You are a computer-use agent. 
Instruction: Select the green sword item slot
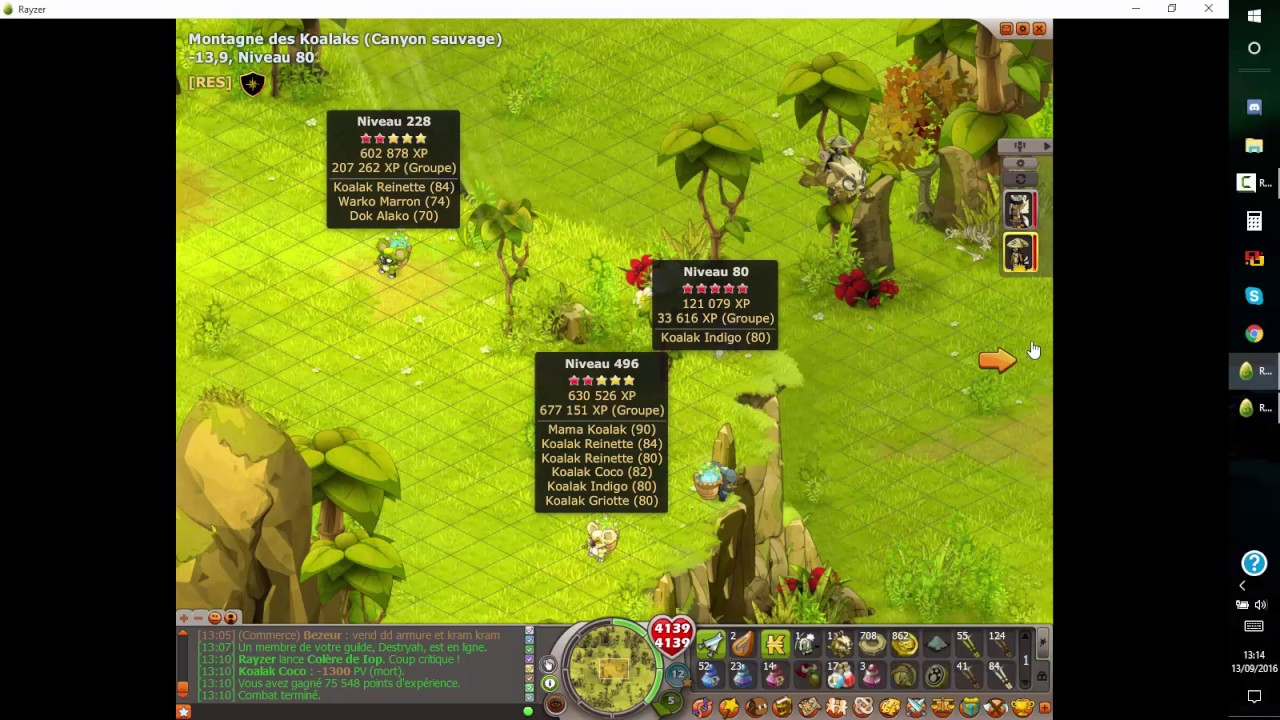click(x=710, y=644)
